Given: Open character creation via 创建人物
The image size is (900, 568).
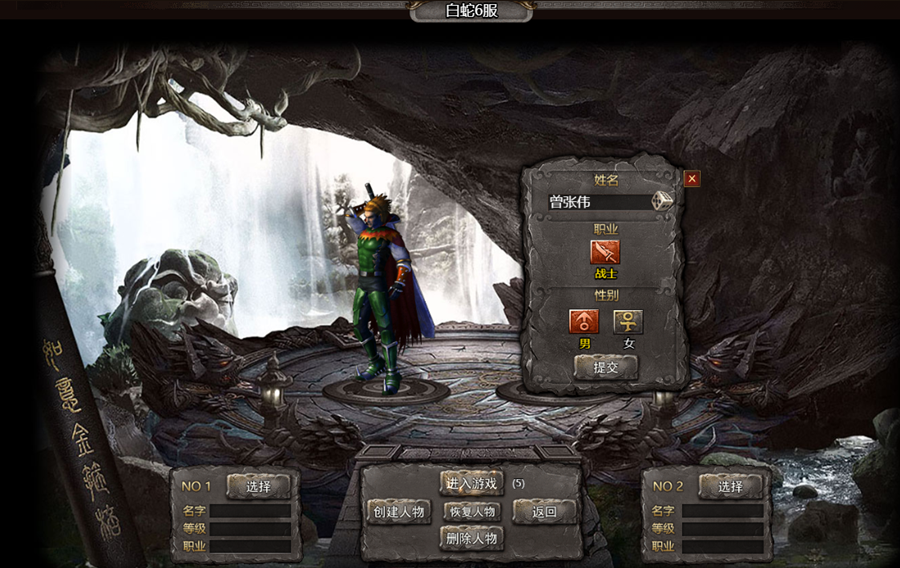Looking at the screenshot, I should [x=398, y=512].
